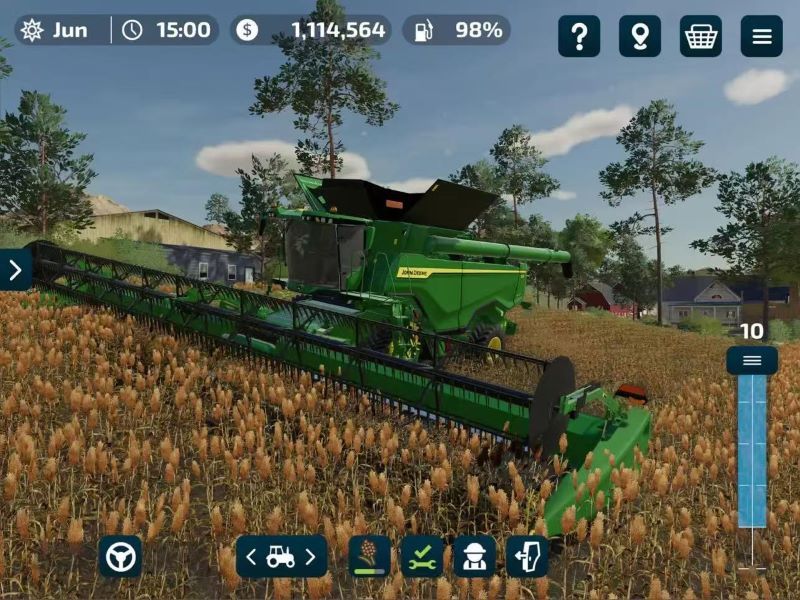Exit the vehicle via door icon

tap(527, 556)
